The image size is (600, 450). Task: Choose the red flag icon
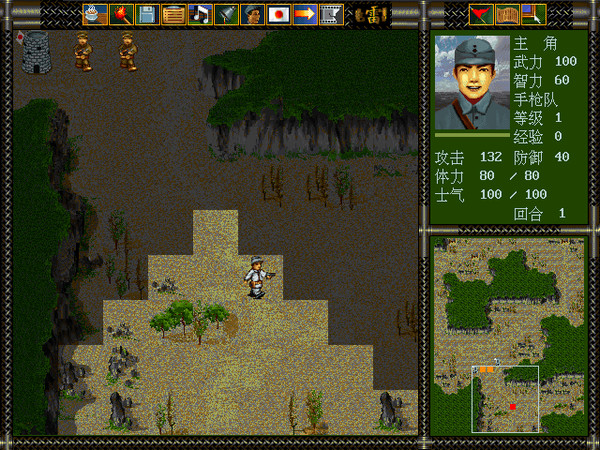(x=481, y=14)
